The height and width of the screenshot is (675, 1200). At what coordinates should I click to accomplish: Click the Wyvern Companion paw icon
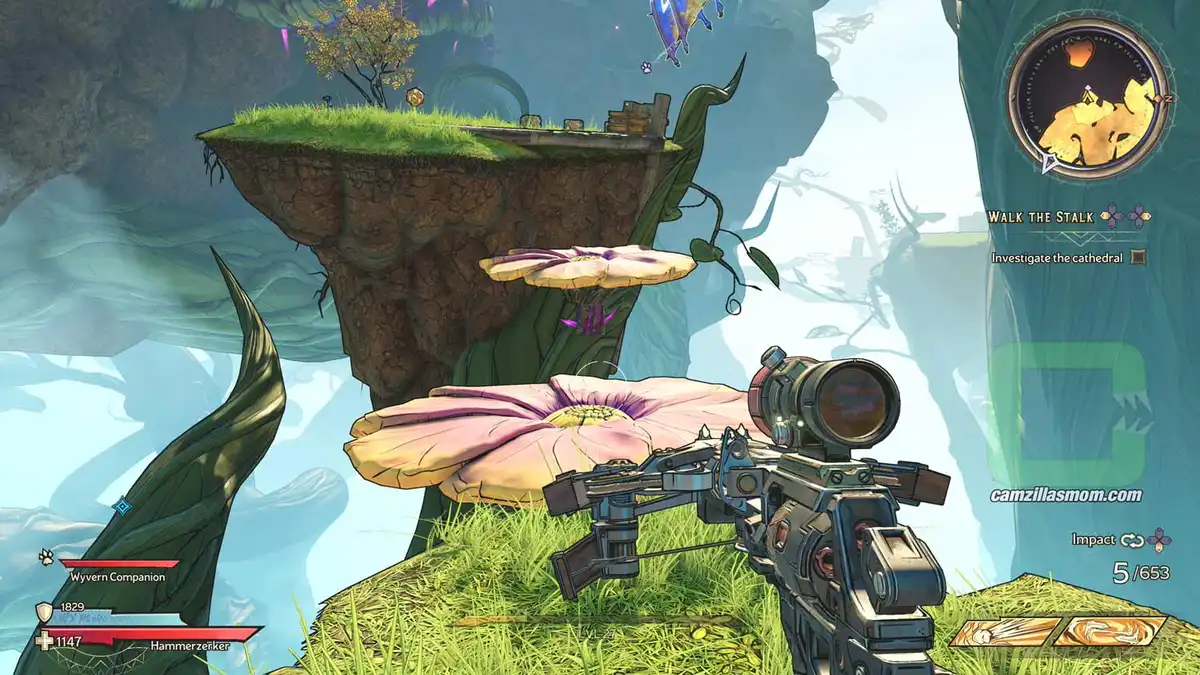[x=46, y=558]
